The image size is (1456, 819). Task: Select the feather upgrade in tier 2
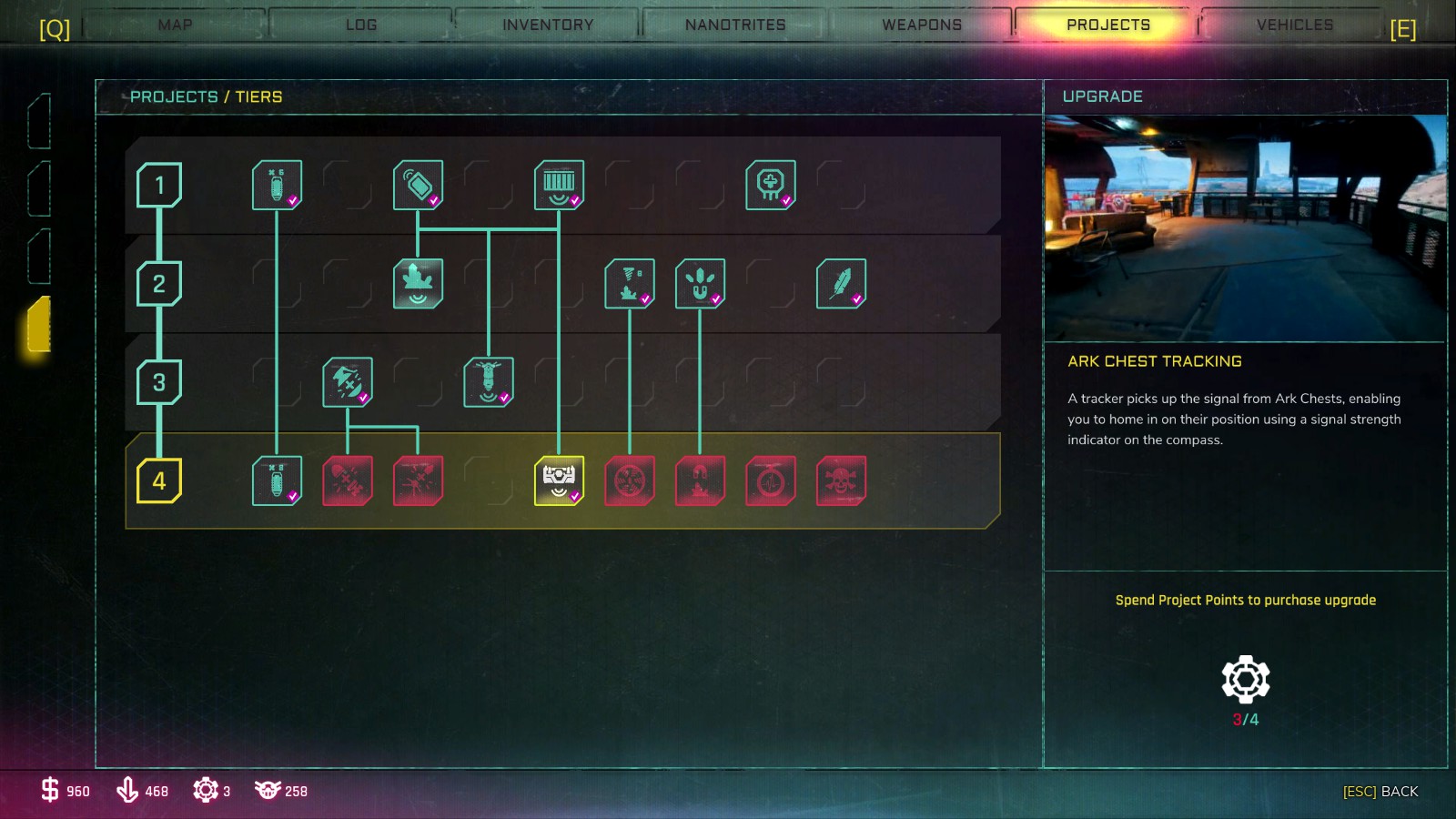pyautogui.click(x=841, y=283)
